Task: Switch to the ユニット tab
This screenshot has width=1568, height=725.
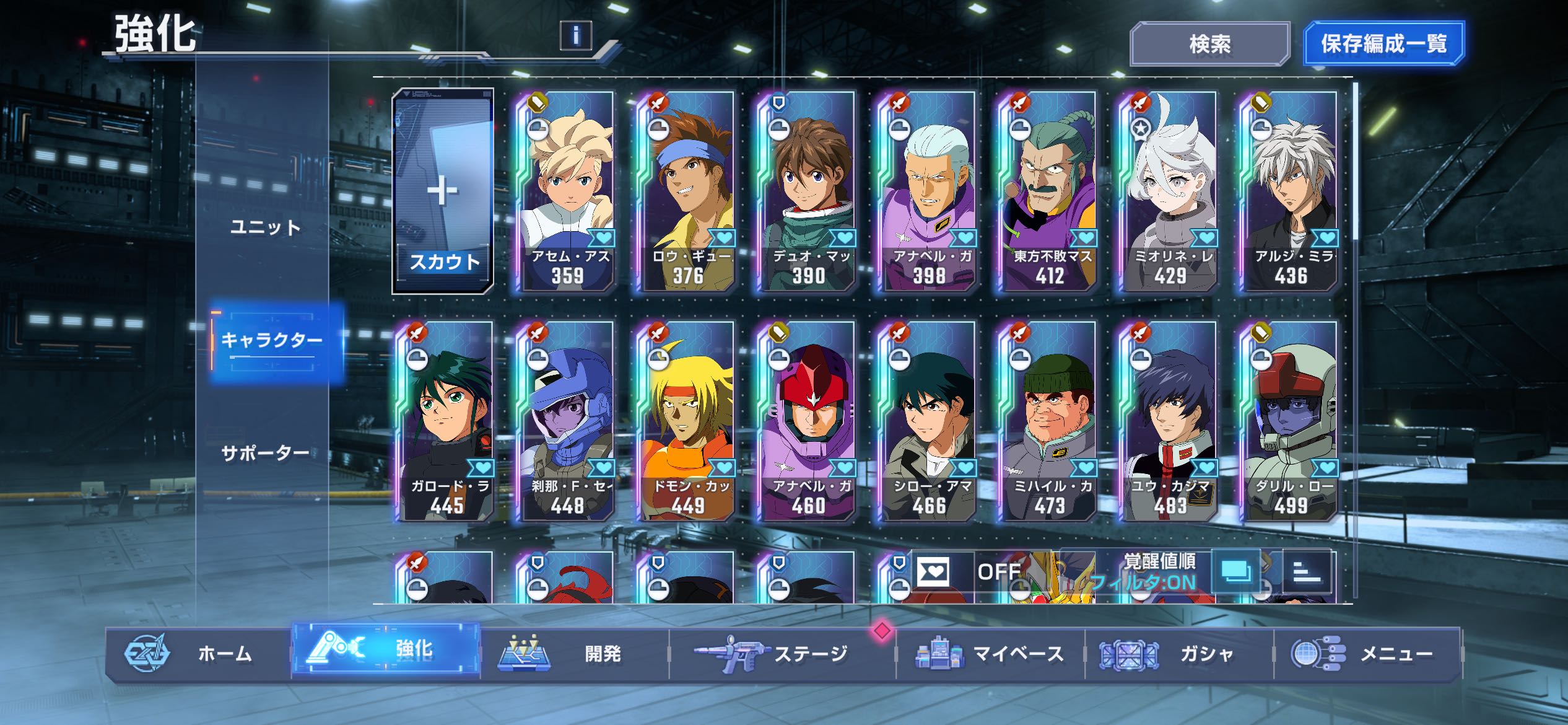Action: (x=265, y=227)
